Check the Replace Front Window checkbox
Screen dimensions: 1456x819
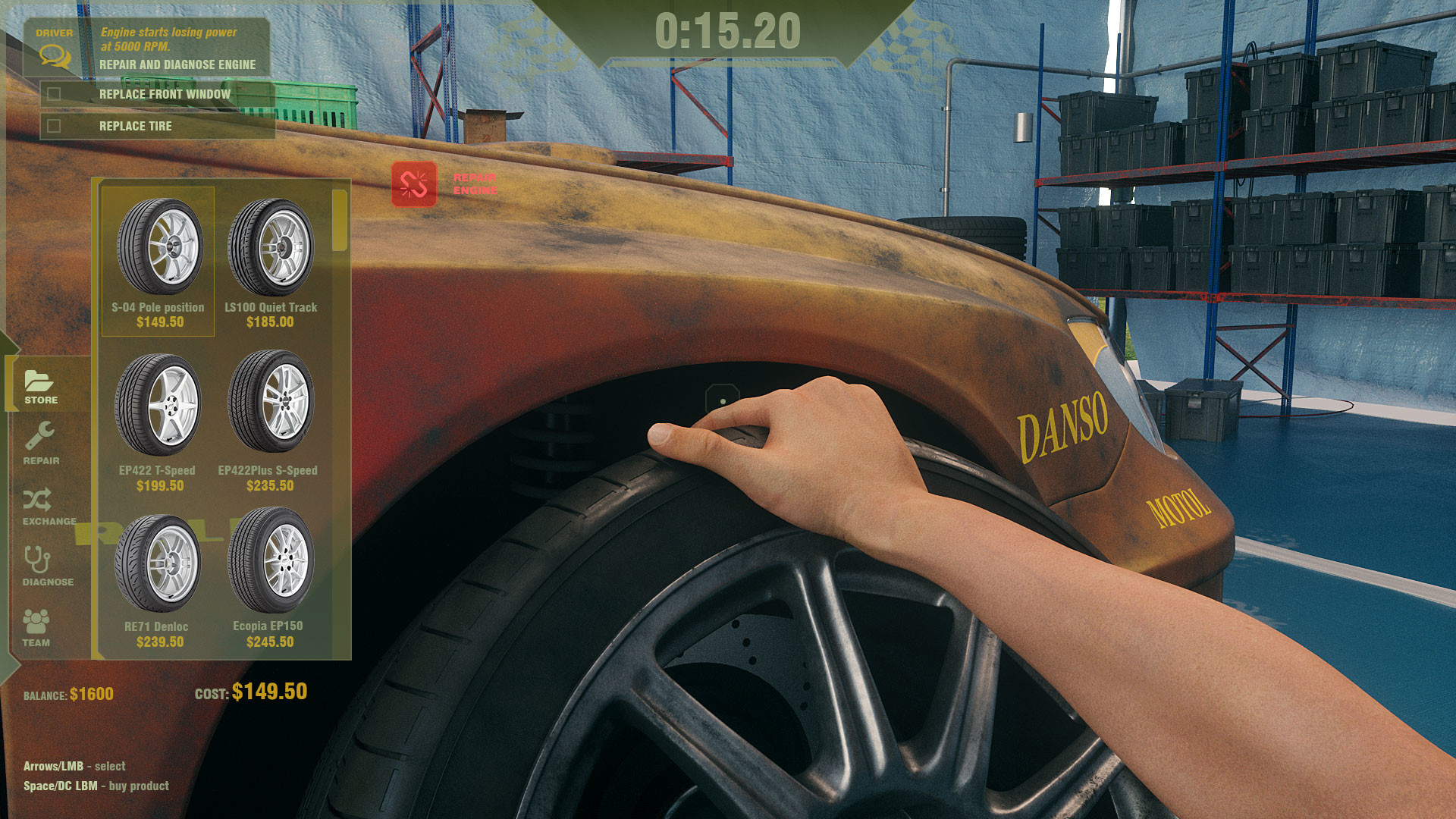(x=54, y=95)
